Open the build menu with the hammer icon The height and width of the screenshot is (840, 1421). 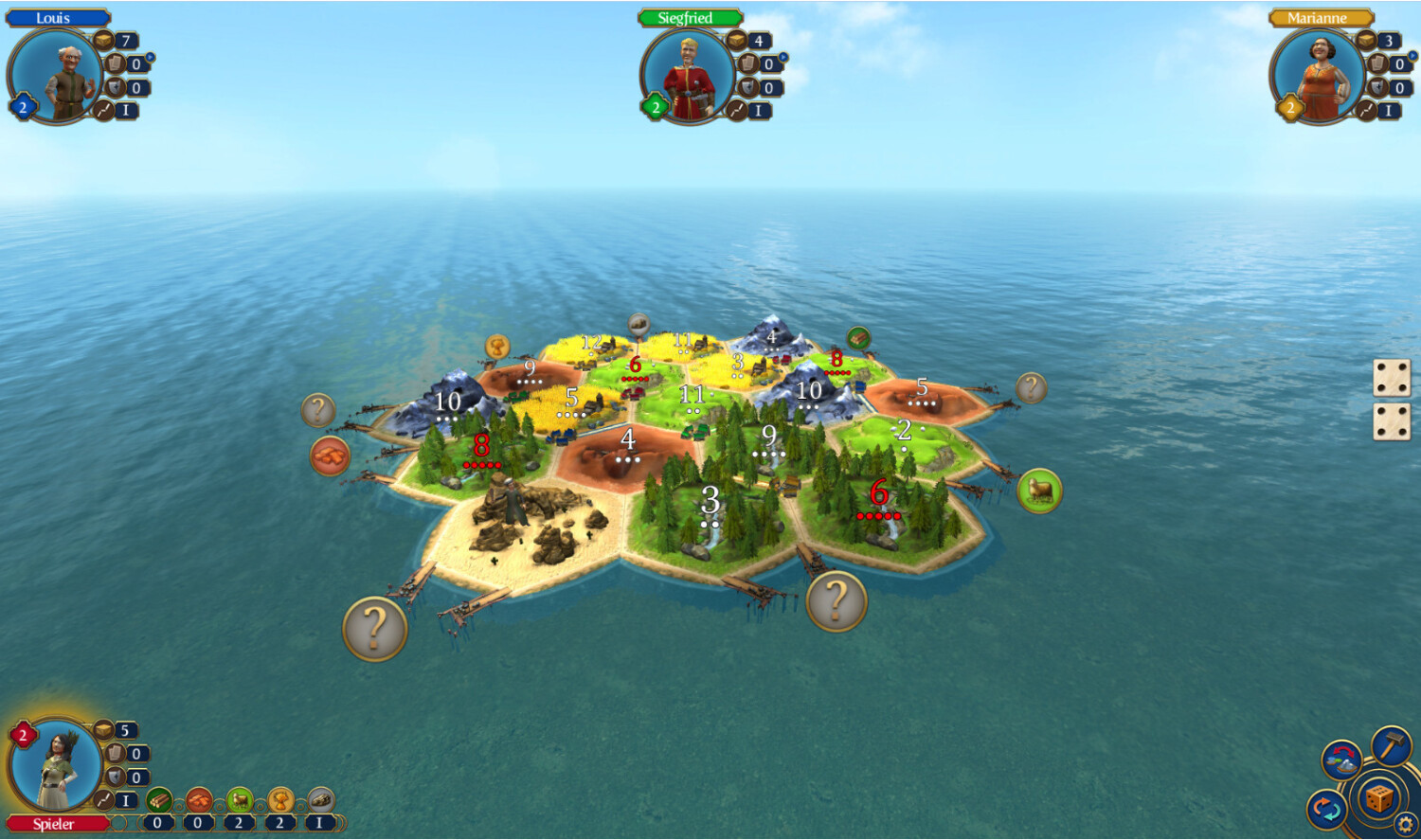click(x=1391, y=745)
